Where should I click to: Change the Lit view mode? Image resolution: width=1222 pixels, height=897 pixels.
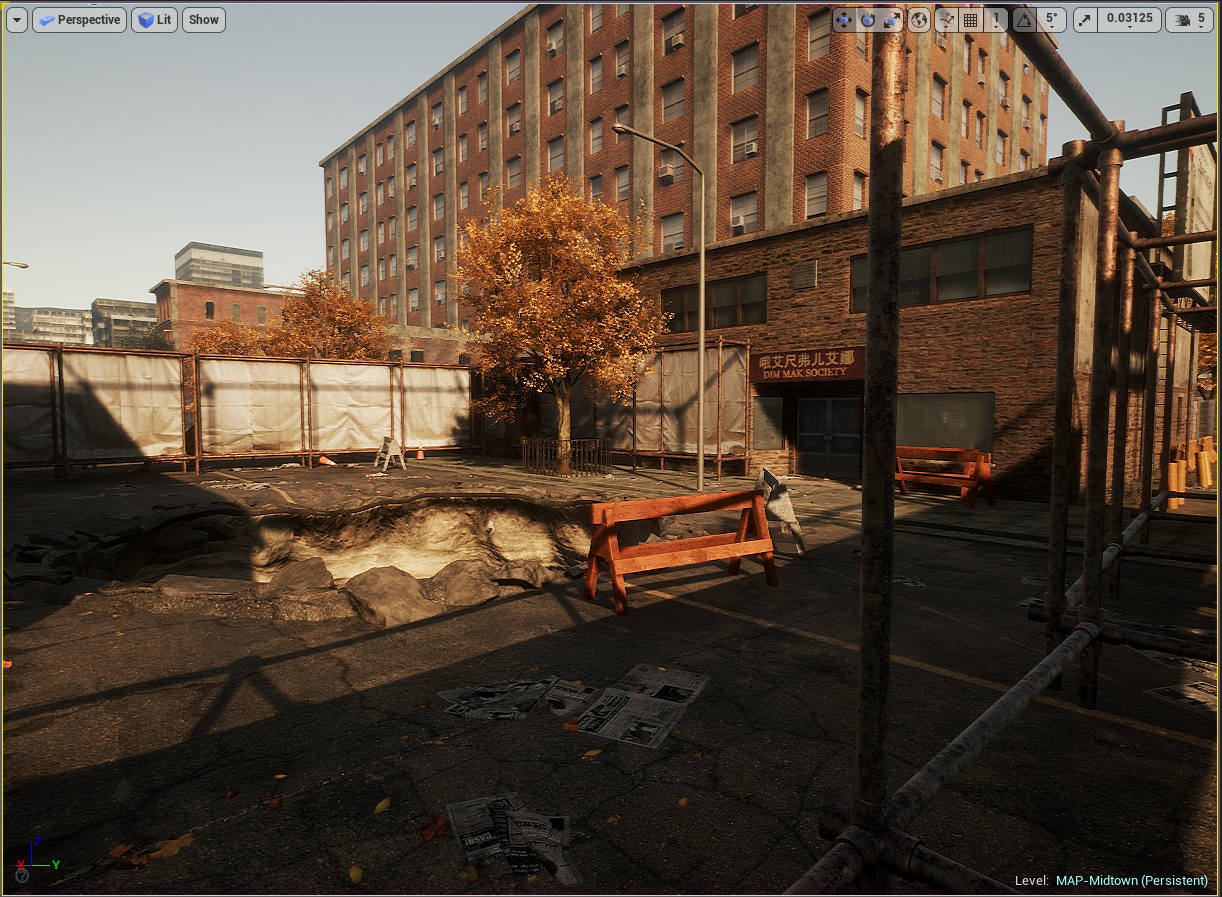(154, 20)
